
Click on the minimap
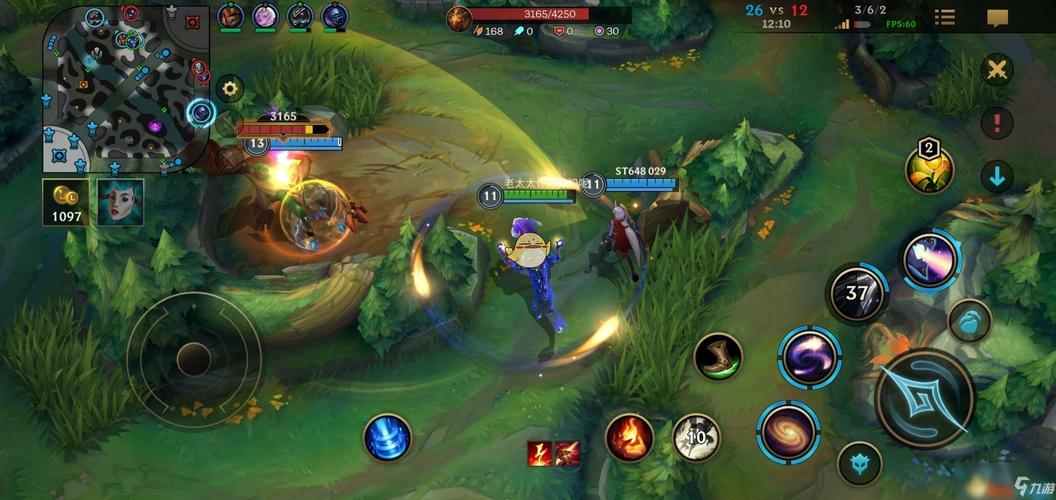[x=124, y=88]
